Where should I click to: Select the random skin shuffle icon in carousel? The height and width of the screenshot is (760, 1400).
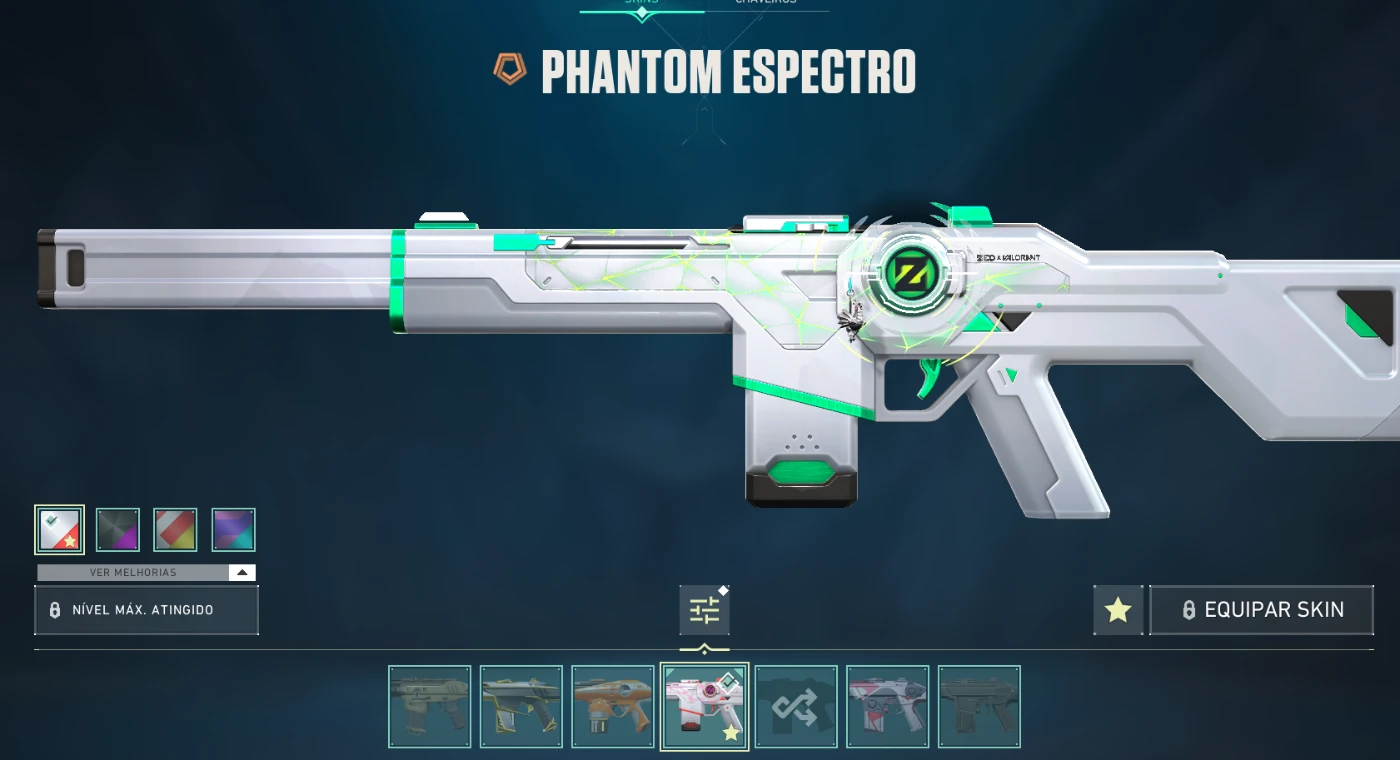pyautogui.click(x=796, y=706)
